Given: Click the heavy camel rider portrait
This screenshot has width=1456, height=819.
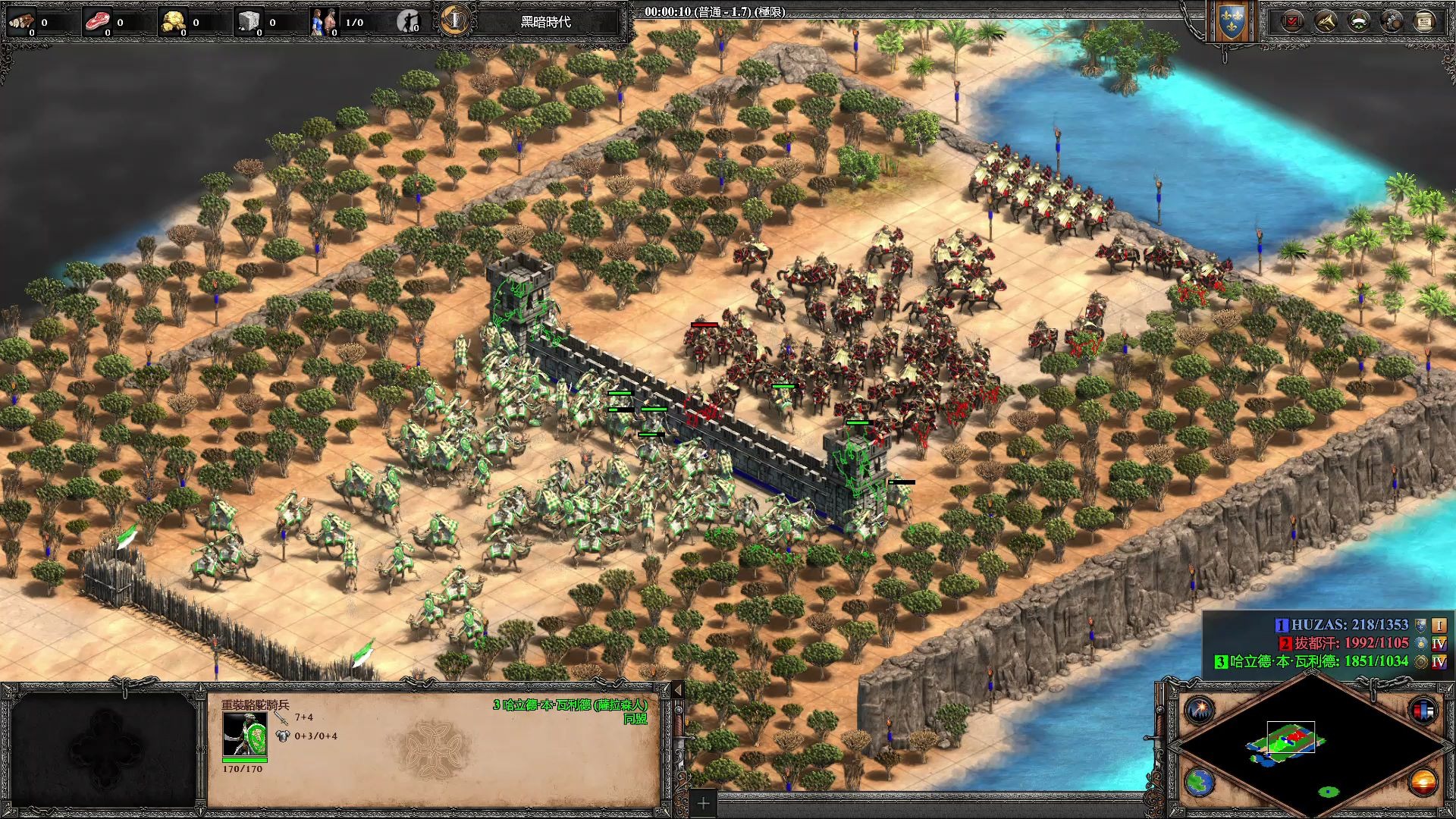Looking at the screenshot, I should coord(244,734).
